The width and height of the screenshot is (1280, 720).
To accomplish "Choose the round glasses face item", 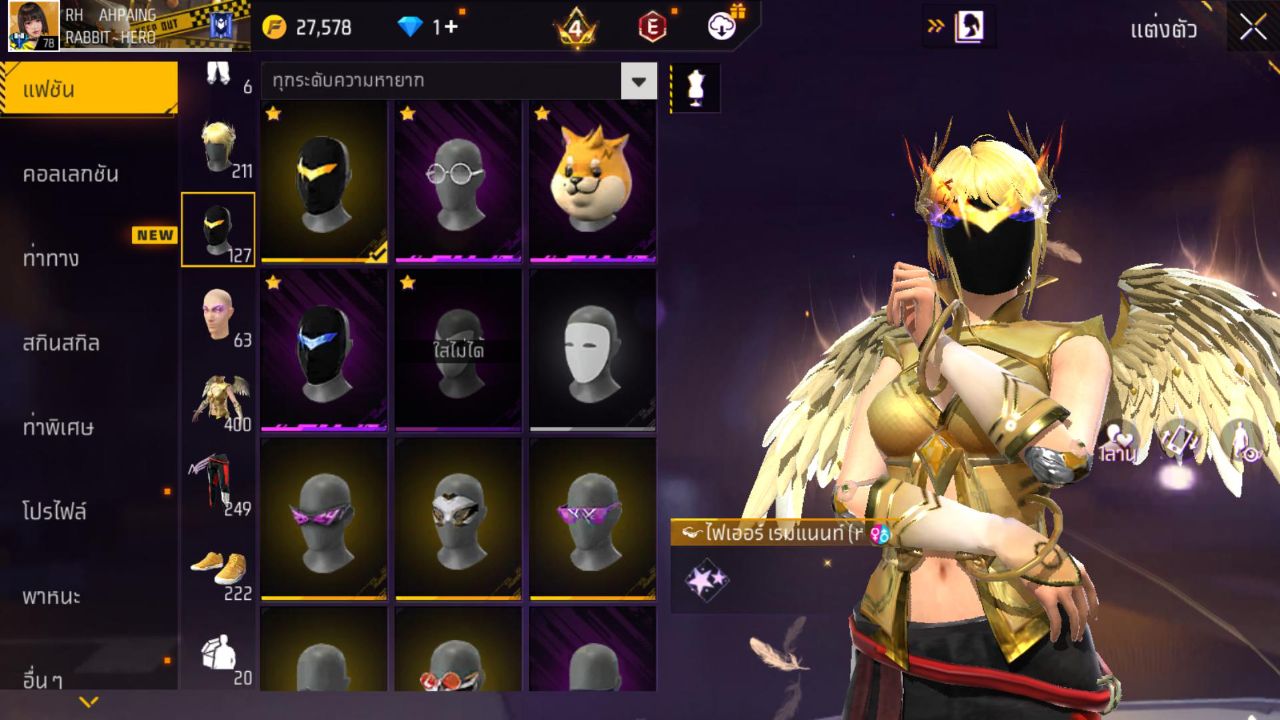I will tap(458, 181).
